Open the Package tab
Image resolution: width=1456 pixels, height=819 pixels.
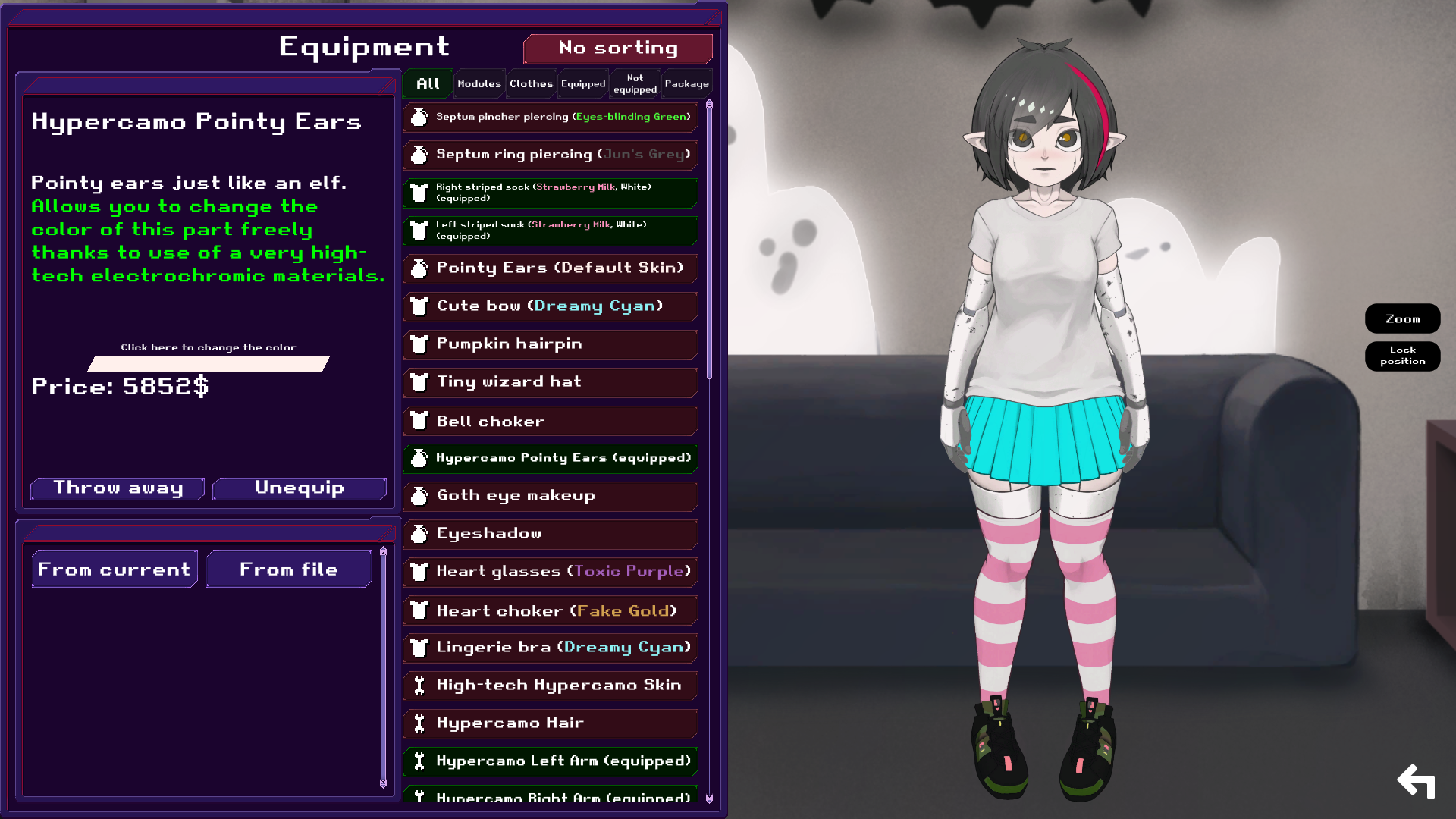pos(686,83)
